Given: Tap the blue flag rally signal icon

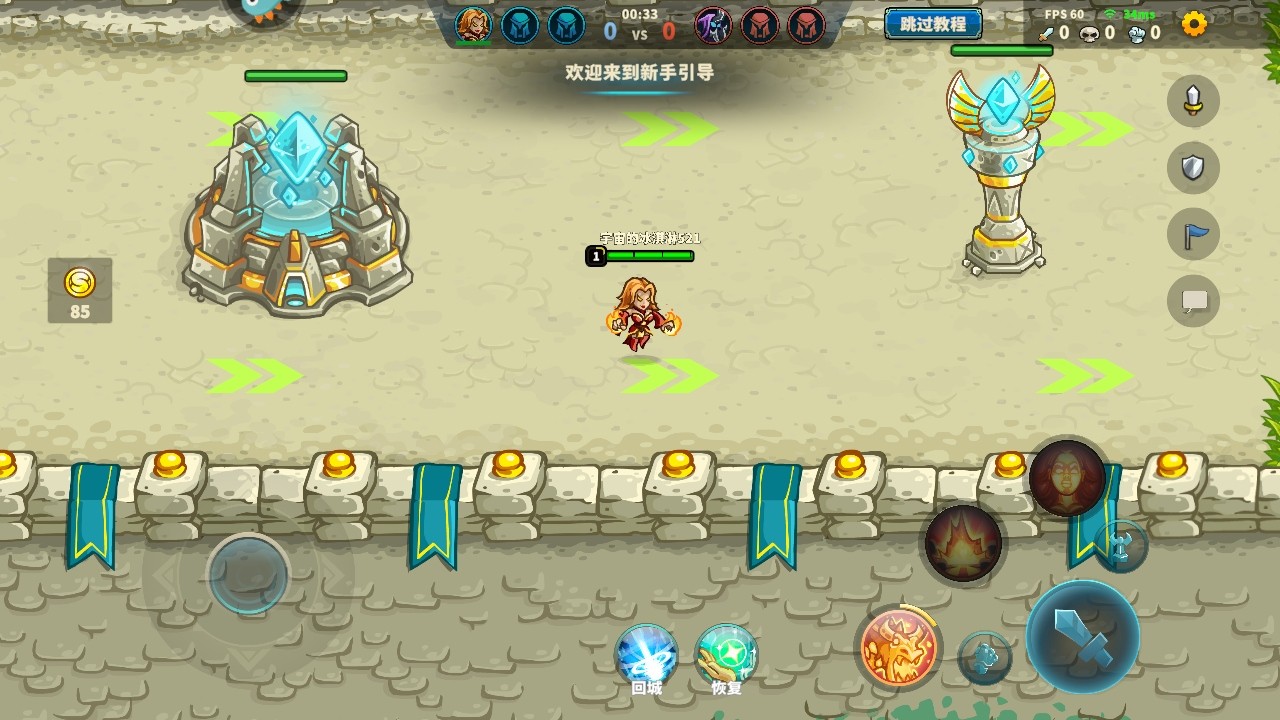Looking at the screenshot, I should pyautogui.click(x=1193, y=234).
